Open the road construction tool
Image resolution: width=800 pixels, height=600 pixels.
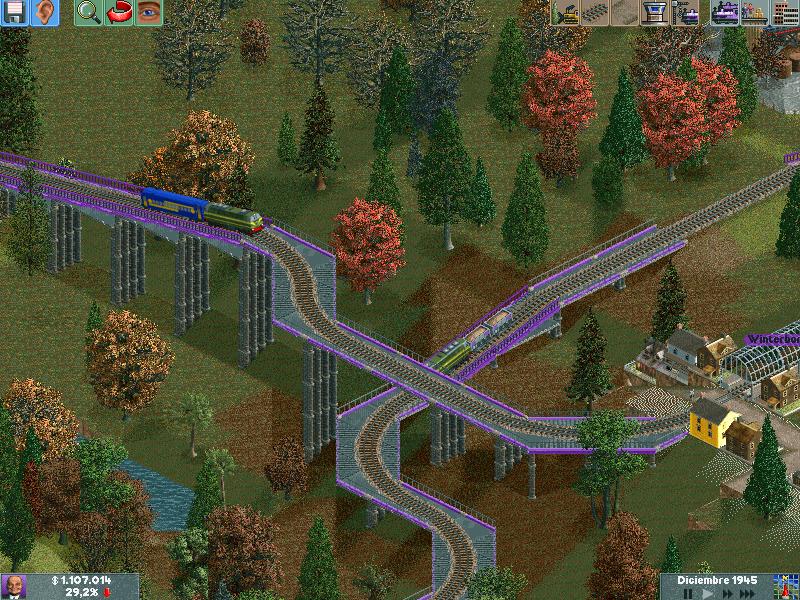[x=625, y=13]
